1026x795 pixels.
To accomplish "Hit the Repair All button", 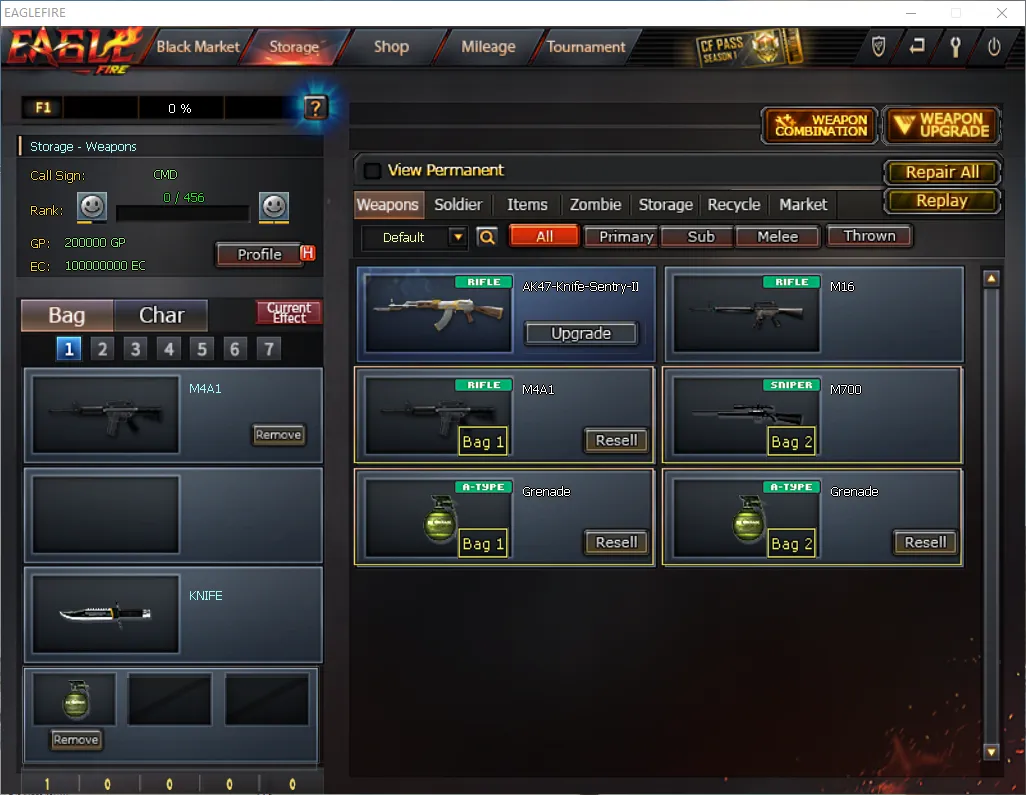I will (x=941, y=172).
